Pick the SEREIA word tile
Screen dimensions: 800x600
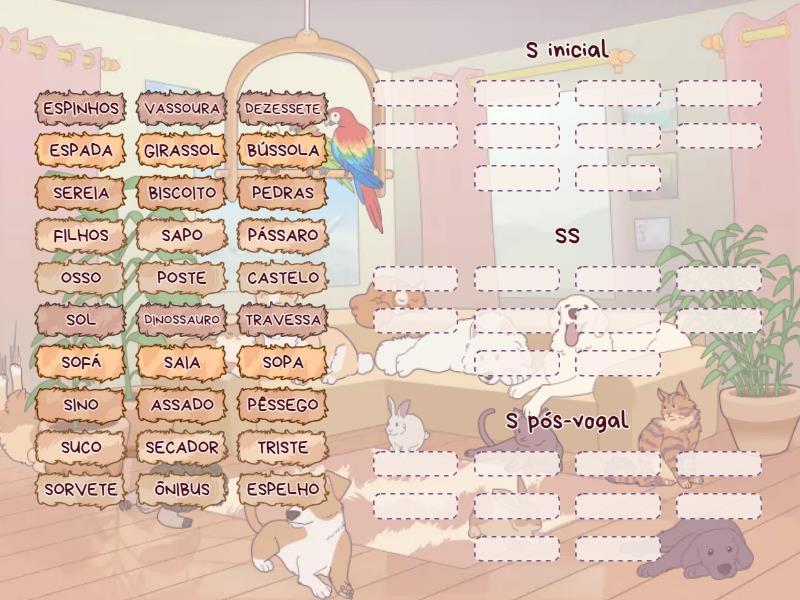(81, 192)
